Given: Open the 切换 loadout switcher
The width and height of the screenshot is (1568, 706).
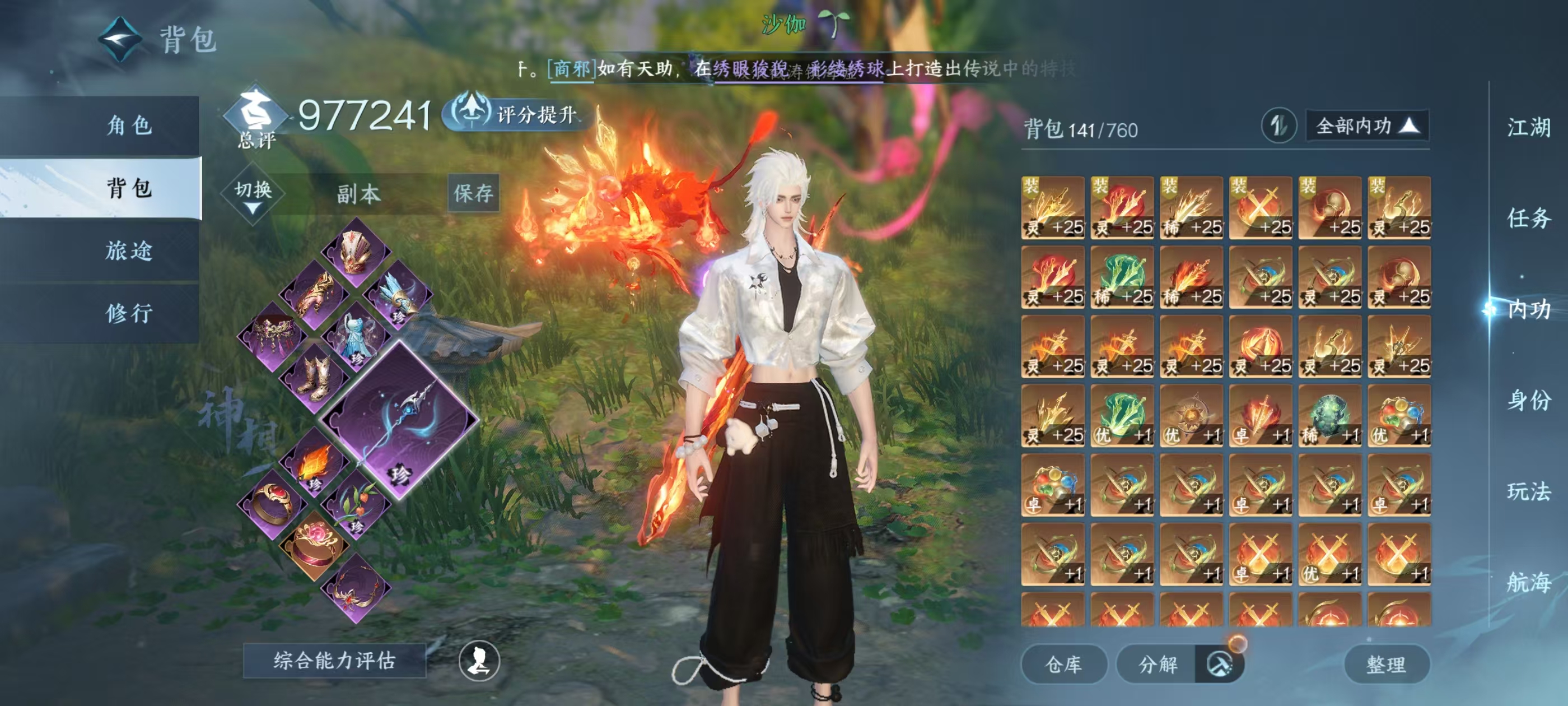Looking at the screenshot, I should point(253,194).
